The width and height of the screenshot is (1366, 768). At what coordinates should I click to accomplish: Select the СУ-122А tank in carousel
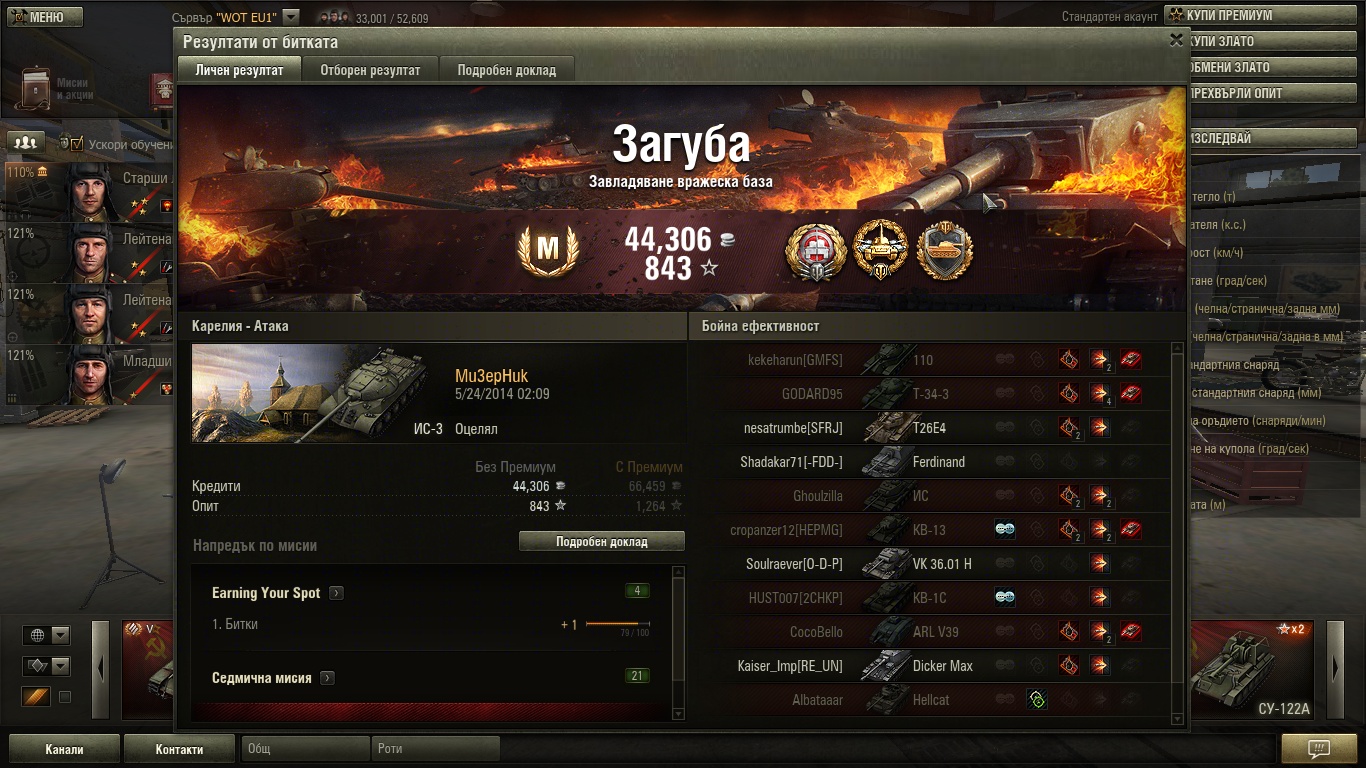pyautogui.click(x=1256, y=668)
